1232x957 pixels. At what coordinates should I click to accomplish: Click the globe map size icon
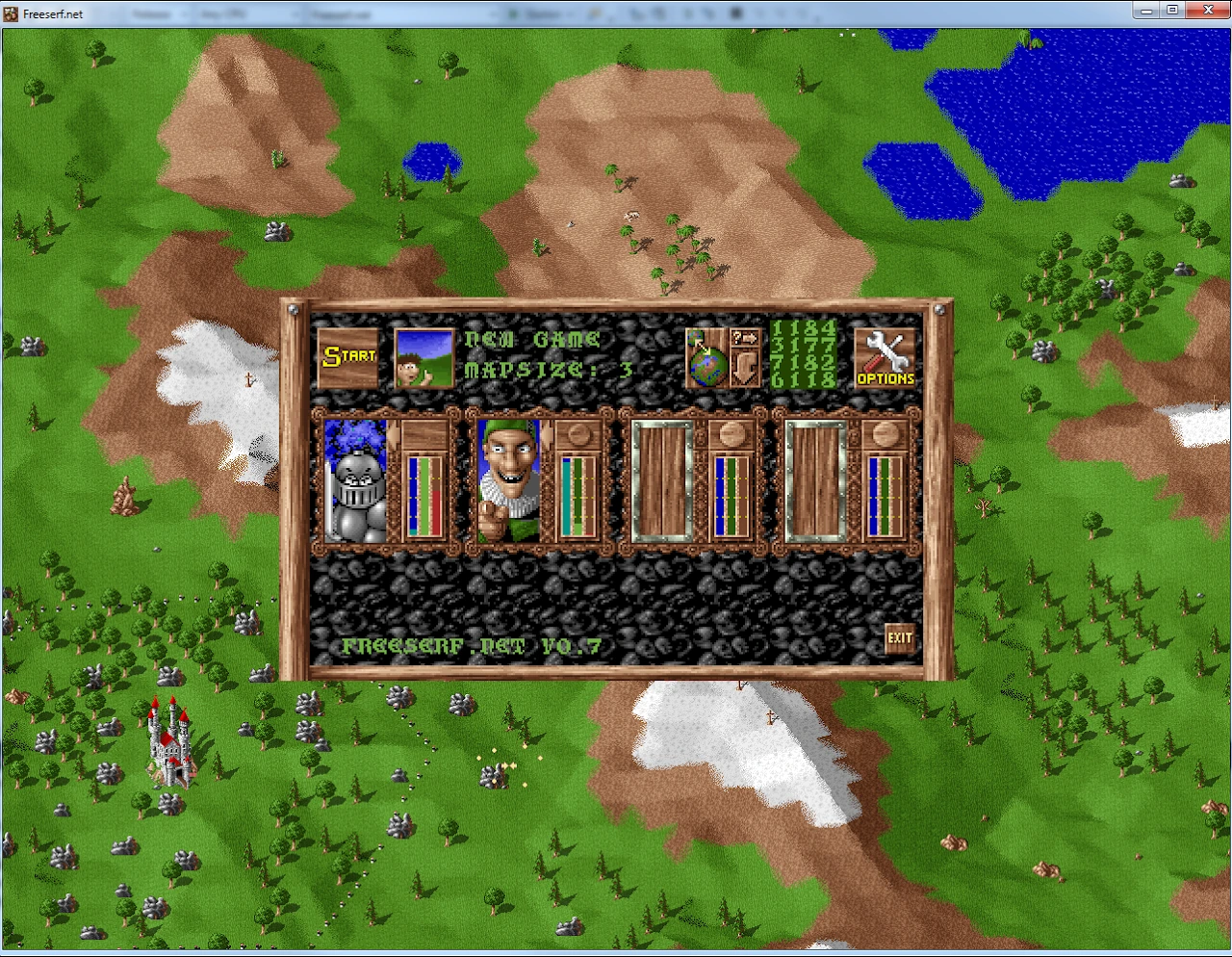(707, 358)
